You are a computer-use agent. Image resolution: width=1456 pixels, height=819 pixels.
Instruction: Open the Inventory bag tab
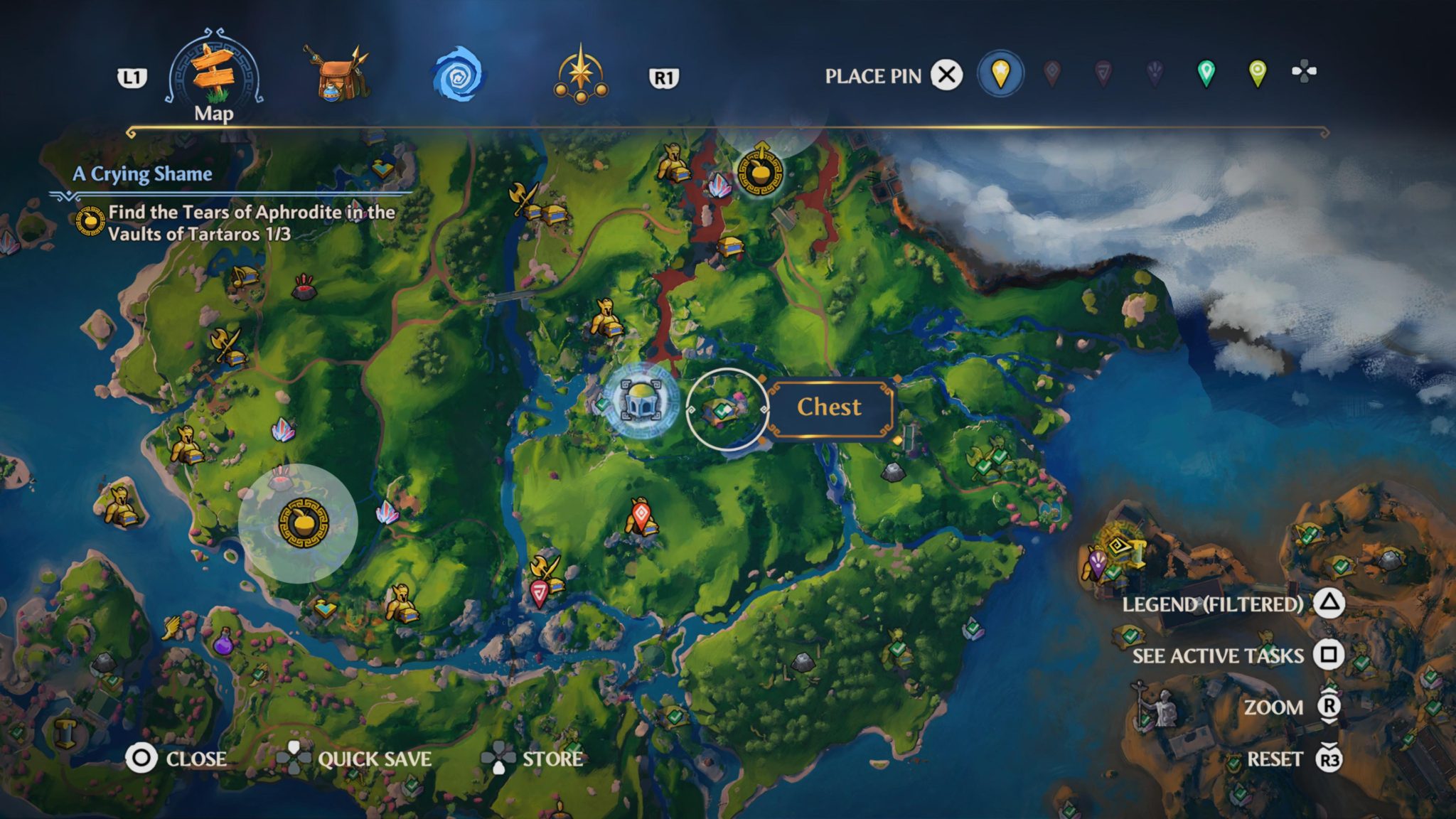334,71
